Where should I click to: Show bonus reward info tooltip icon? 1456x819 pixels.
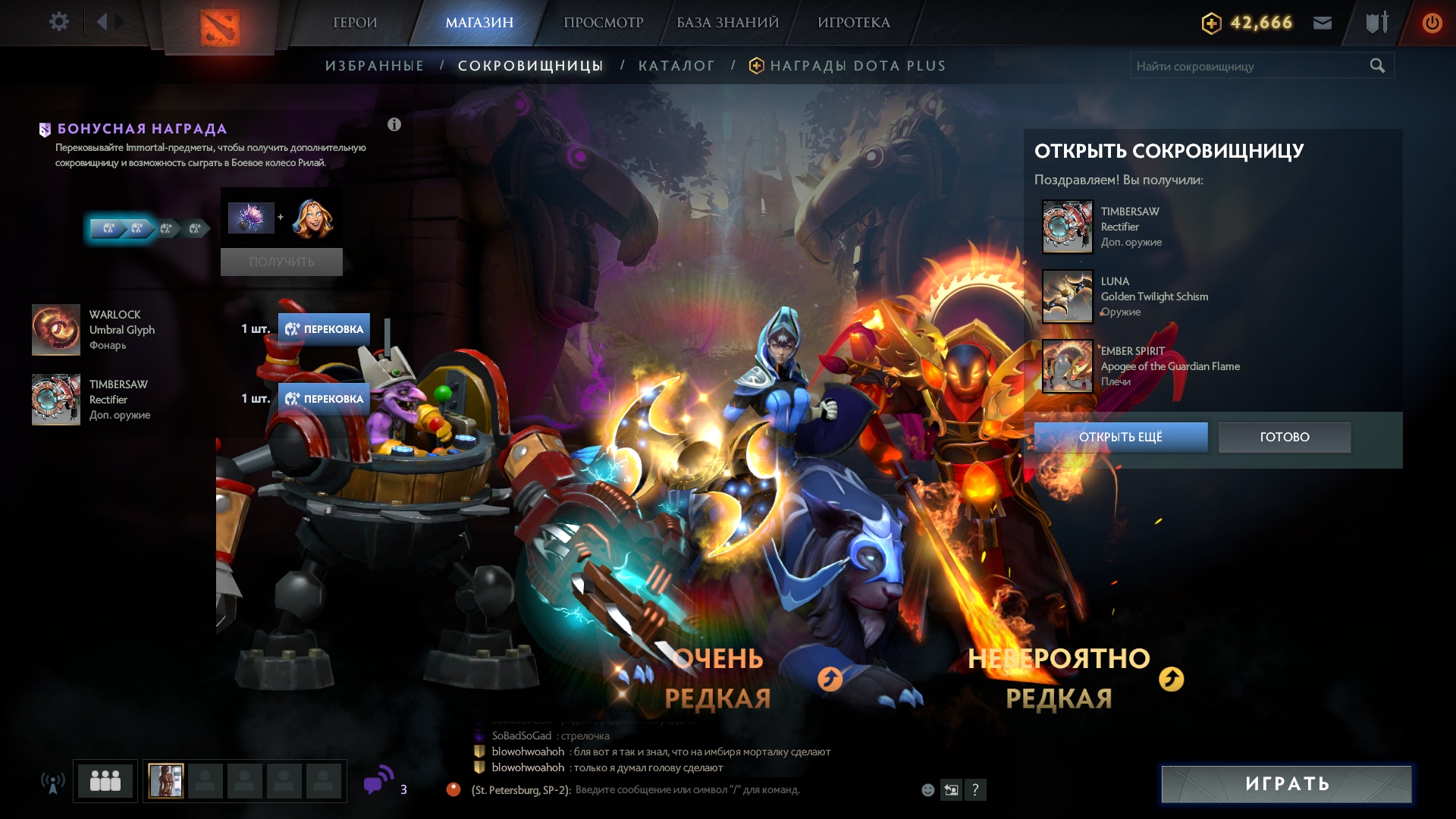tap(394, 124)
